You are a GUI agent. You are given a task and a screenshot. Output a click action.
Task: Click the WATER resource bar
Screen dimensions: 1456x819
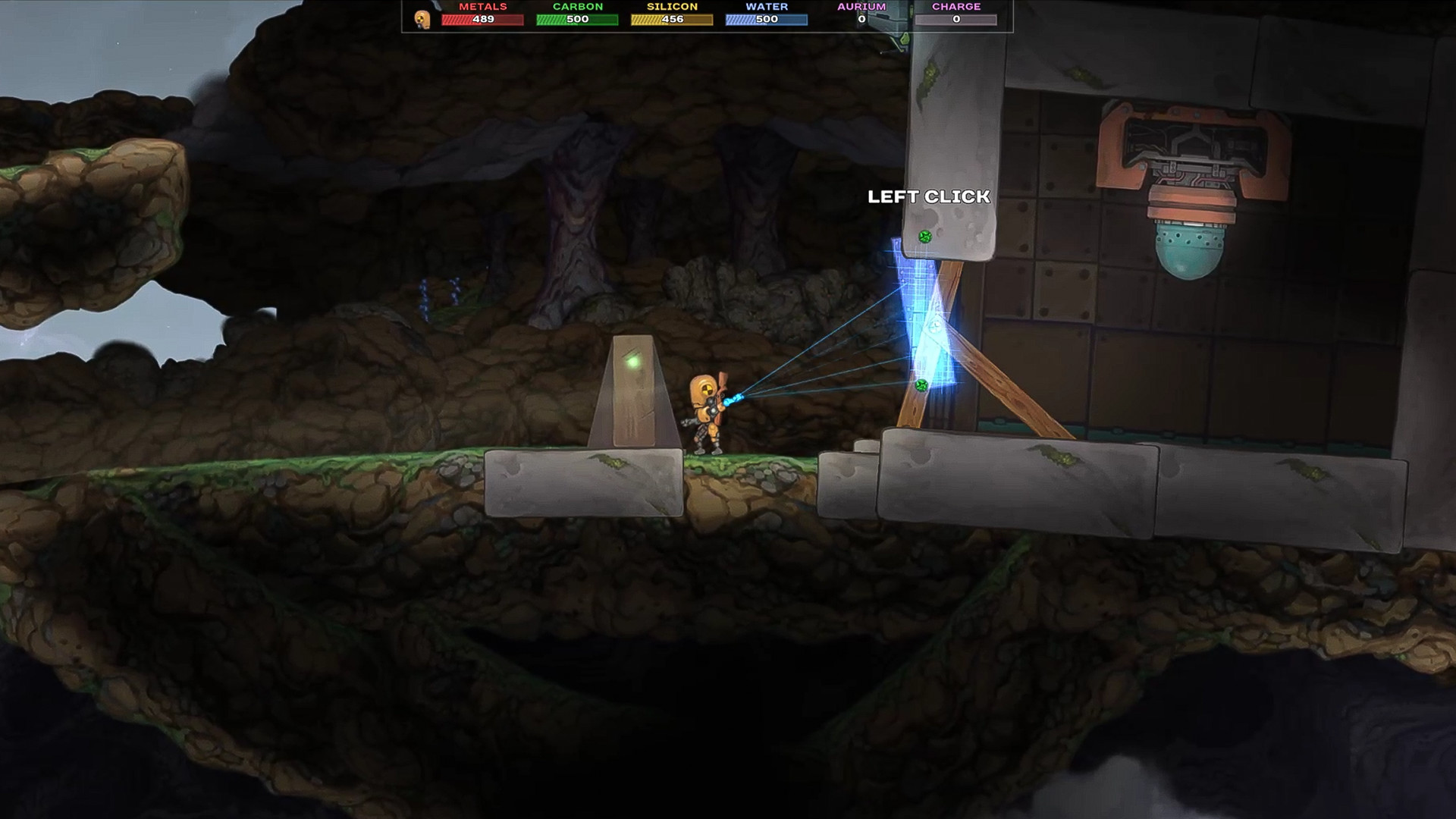point(766,19)
